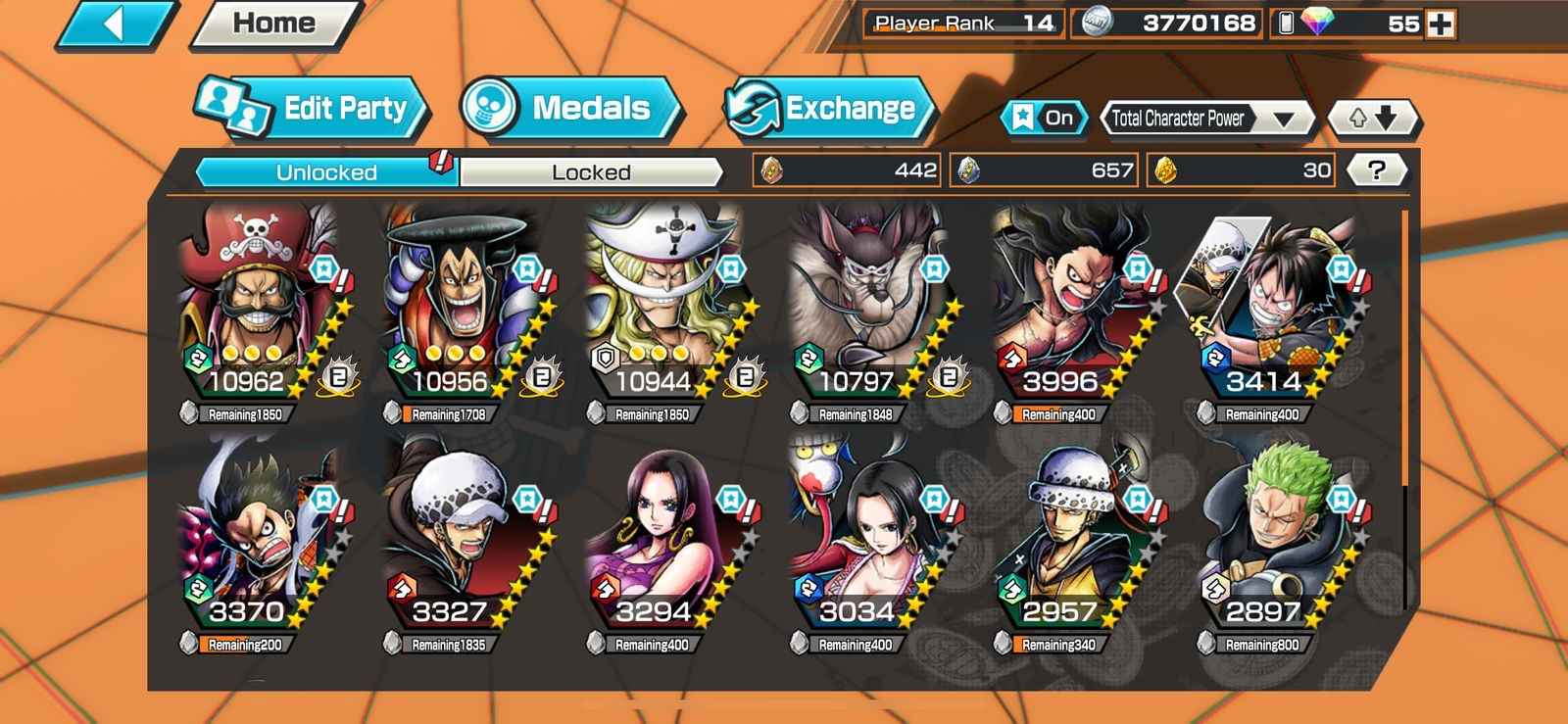
Task: Select the Unlocked tab
Action: [x=326, y=172]
